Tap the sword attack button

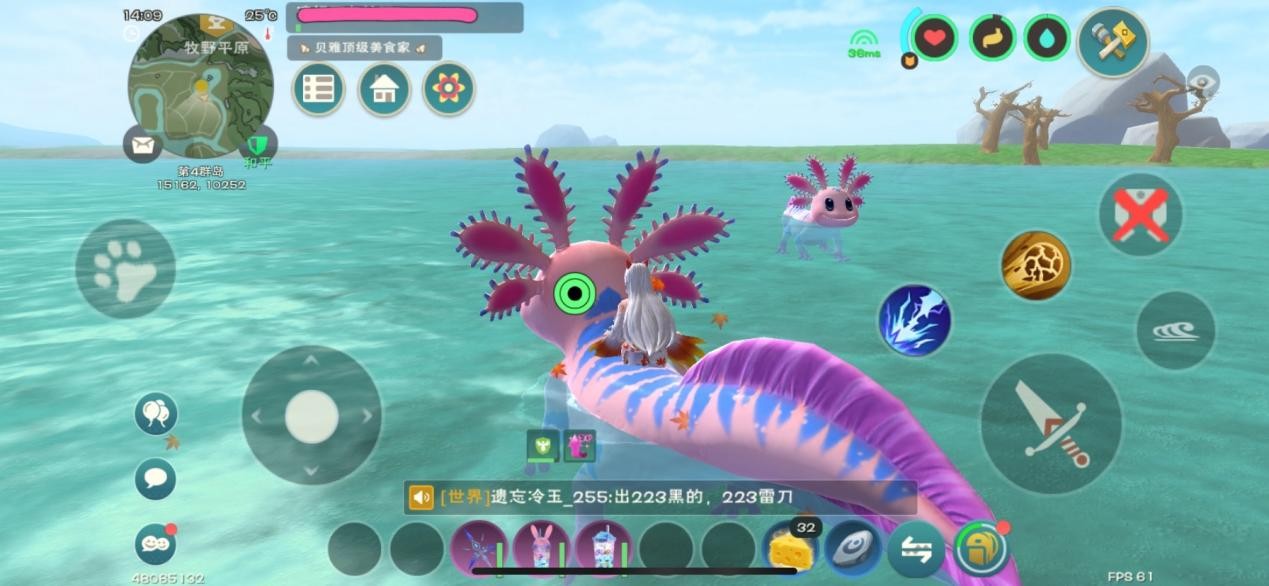[1050, 423]
